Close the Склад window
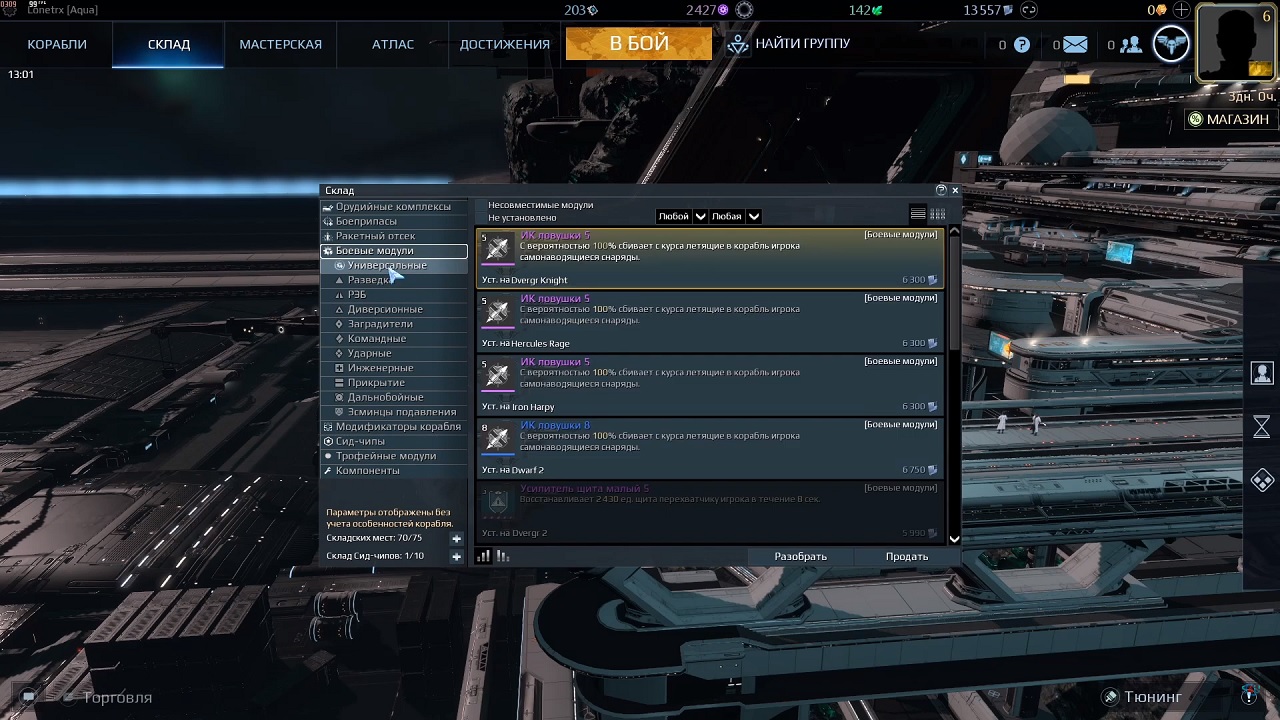Image resolution: width=1280 pixels, height=720 pixels. click(x=955, y=190)
